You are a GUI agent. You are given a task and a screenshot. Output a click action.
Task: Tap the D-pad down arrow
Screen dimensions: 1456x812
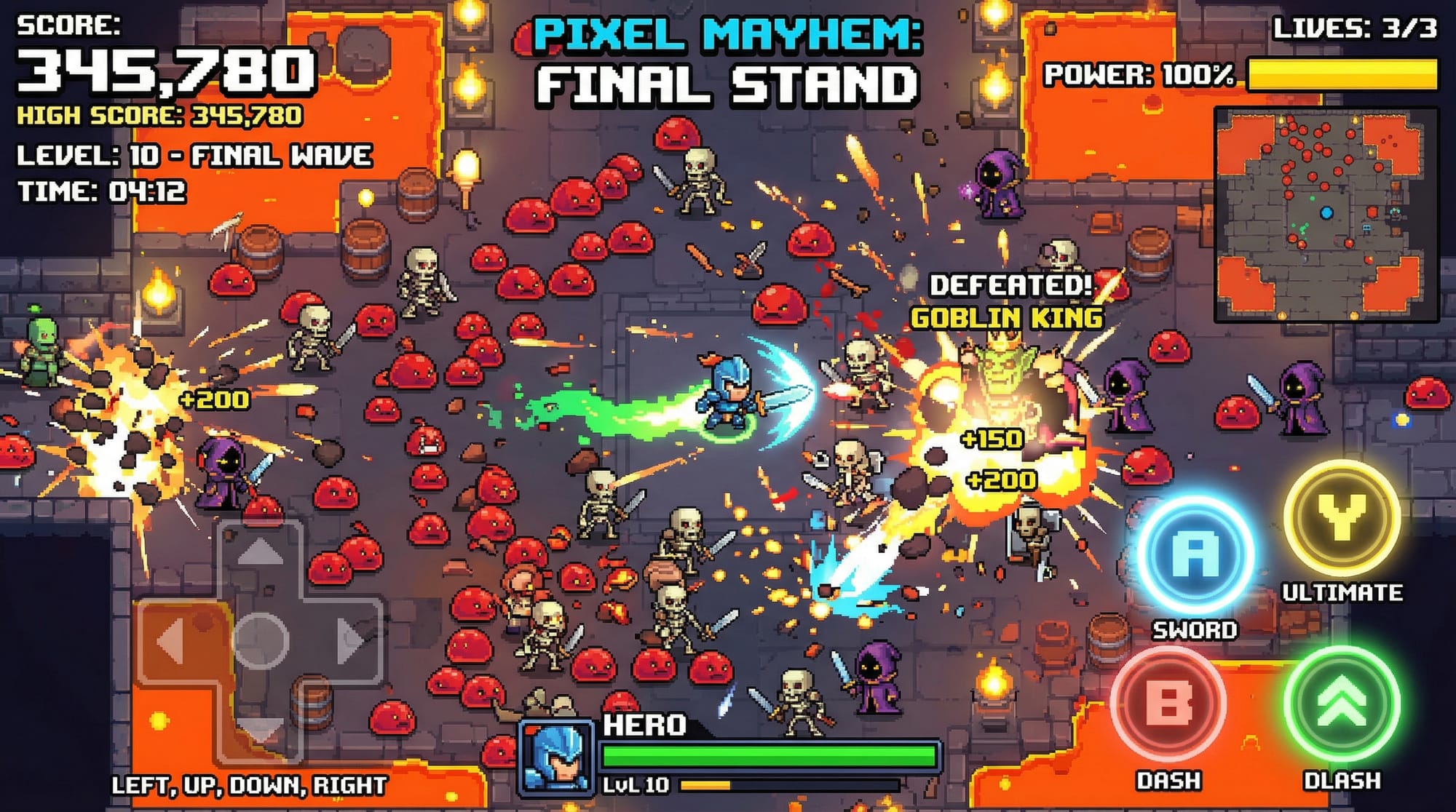click(260, 726)
